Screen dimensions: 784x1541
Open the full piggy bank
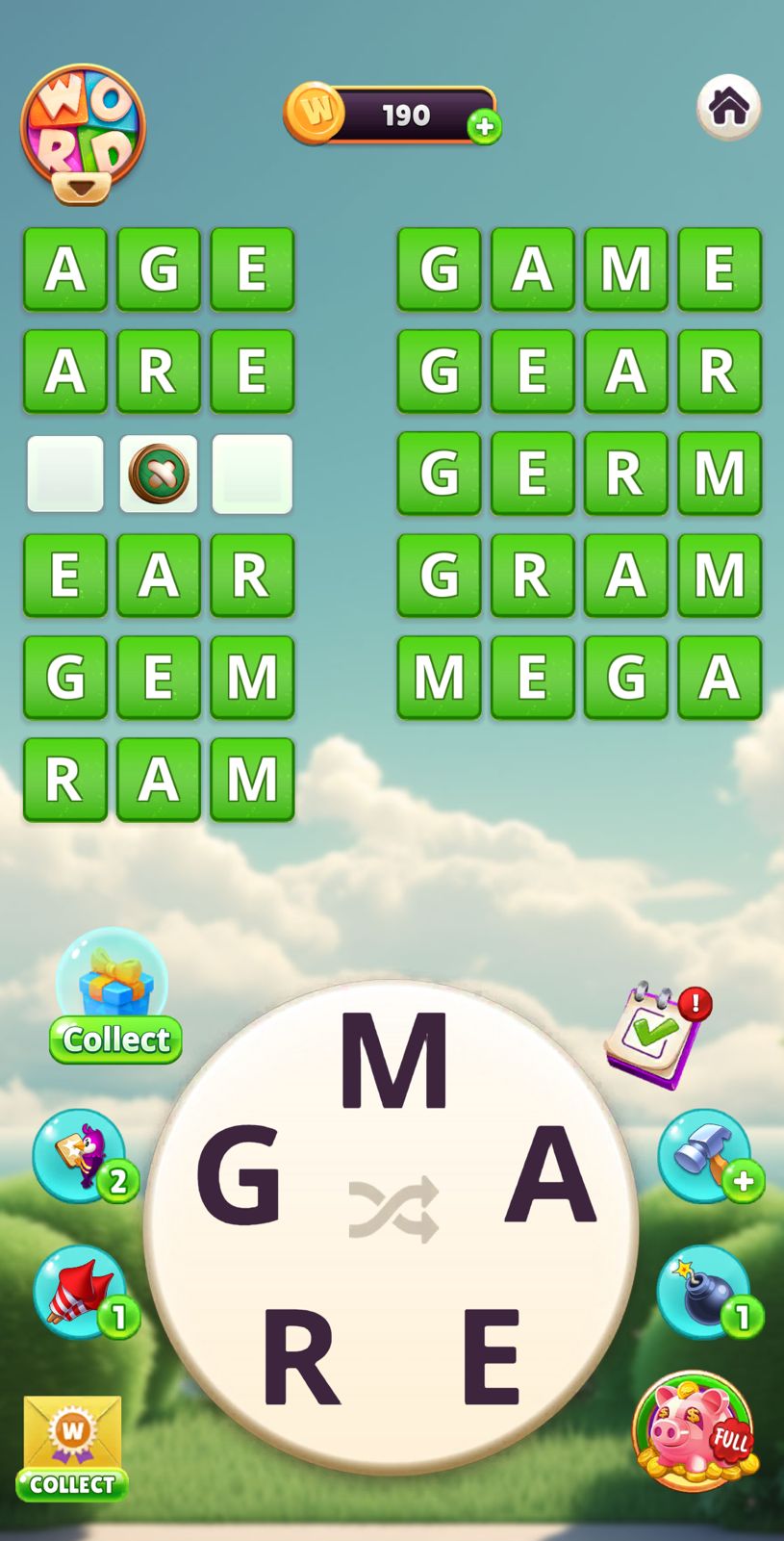[694, 1431]
